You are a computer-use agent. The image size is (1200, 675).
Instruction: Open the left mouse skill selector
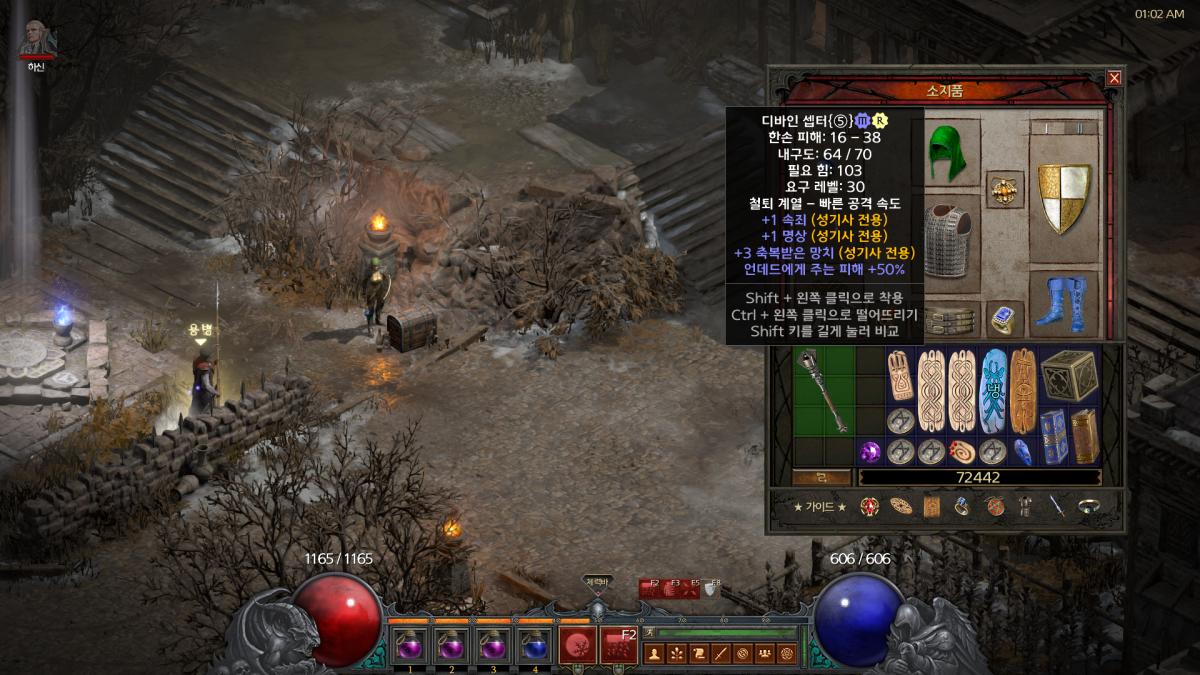click(x=577, y=644)
